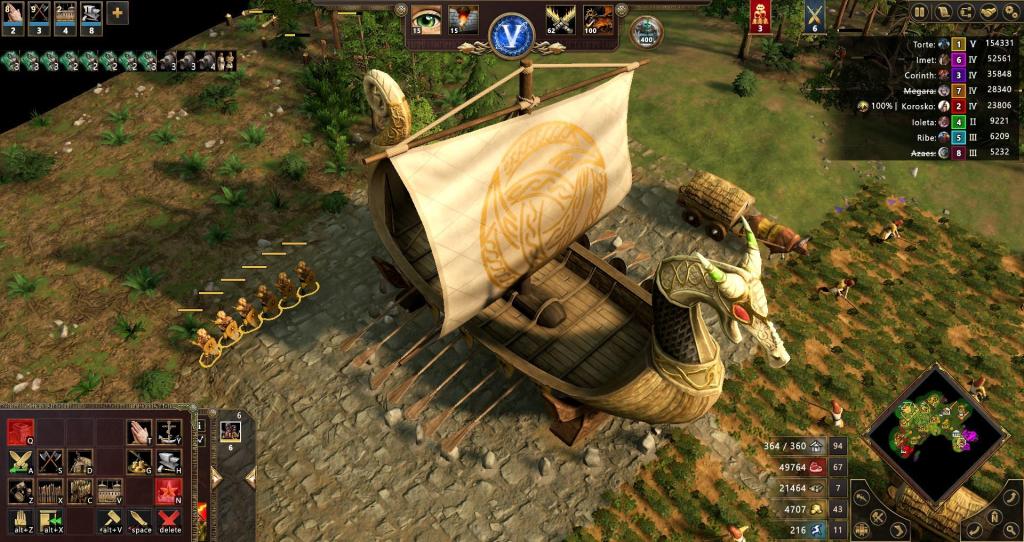This screenshot has height=542, width=1024.
Task: Click the central V phase emblem
Action: point(512,33)
